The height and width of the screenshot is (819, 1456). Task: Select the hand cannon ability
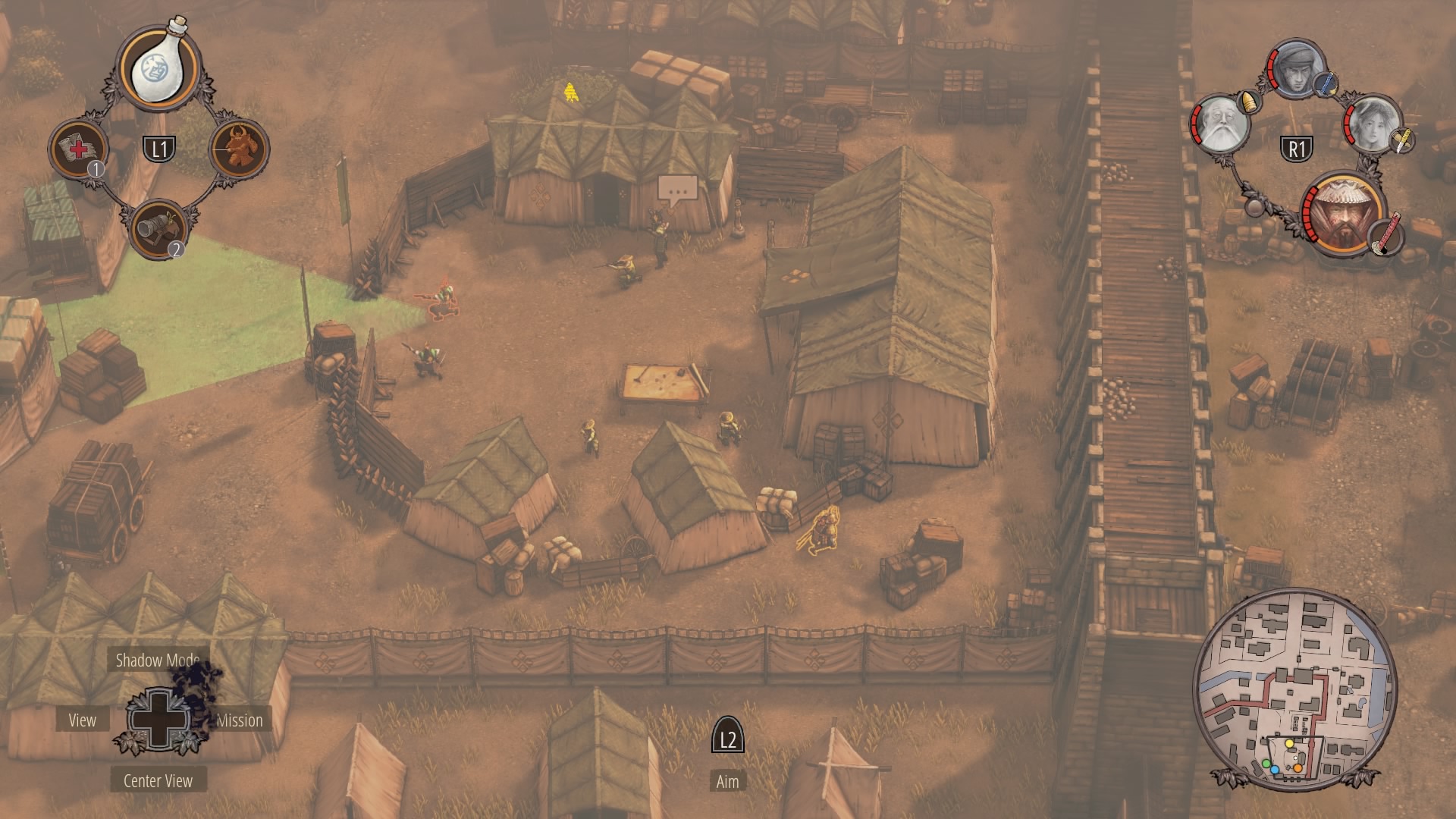click(158, 228)
